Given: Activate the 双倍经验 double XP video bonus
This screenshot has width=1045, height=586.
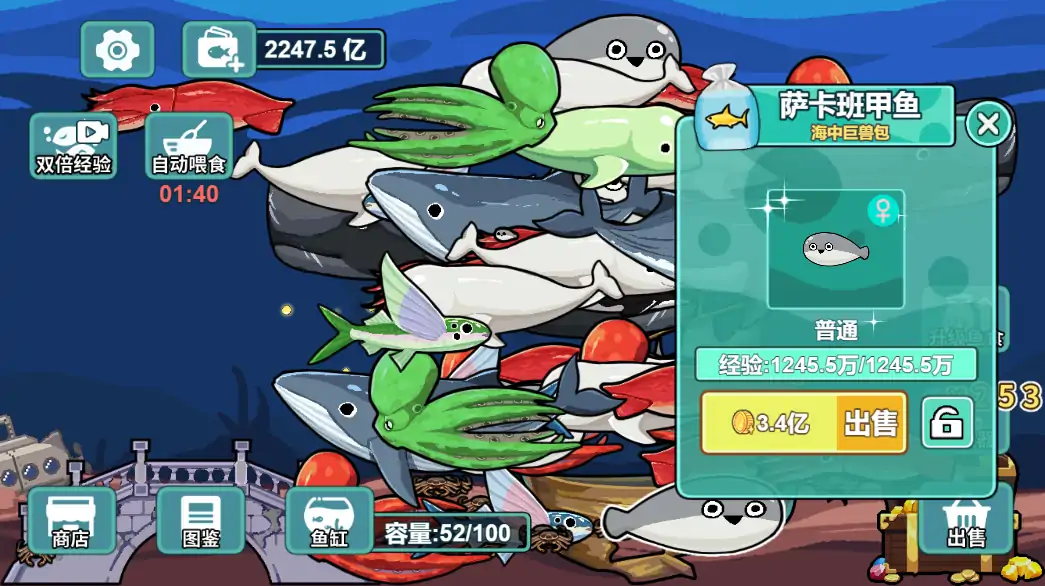Looking at the screenshot, I should pyautogui.click(x=73, y=146).
